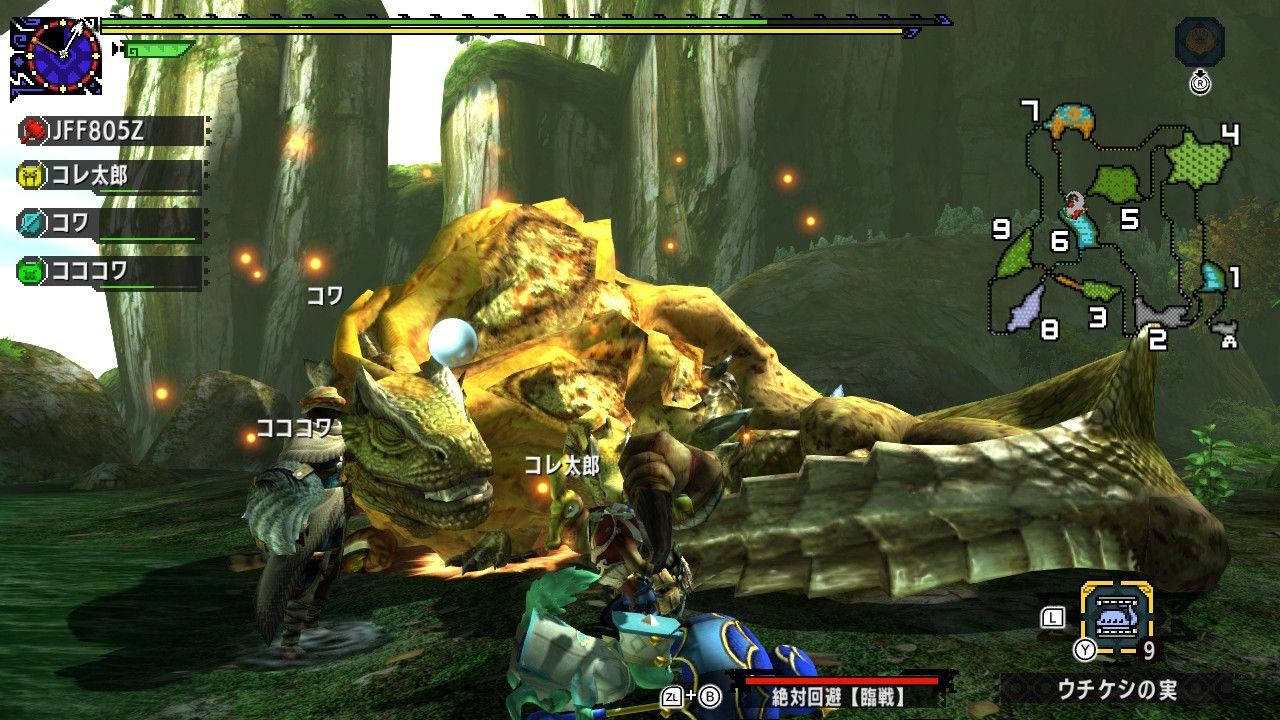The width and height of the screenshot is (1280, 720).
Task: Activate the 絶対回避【臨戦】 hunter art
Action: [838, 695]
